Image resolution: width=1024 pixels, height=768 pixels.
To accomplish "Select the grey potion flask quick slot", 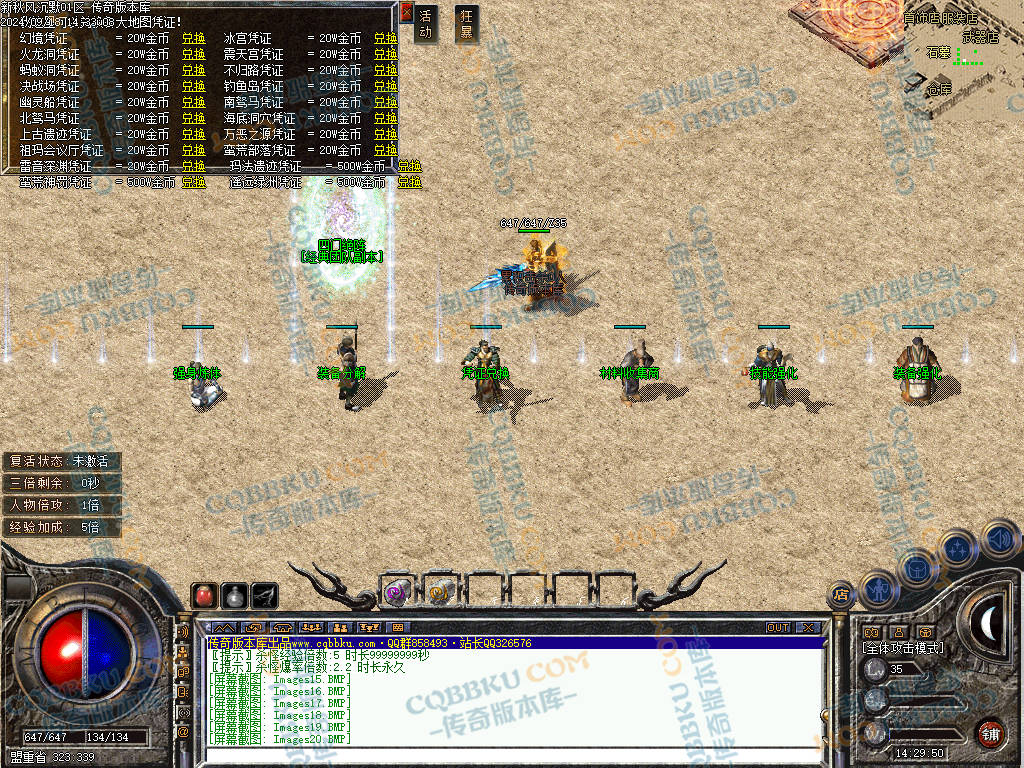I will click(x=235, y=595).
